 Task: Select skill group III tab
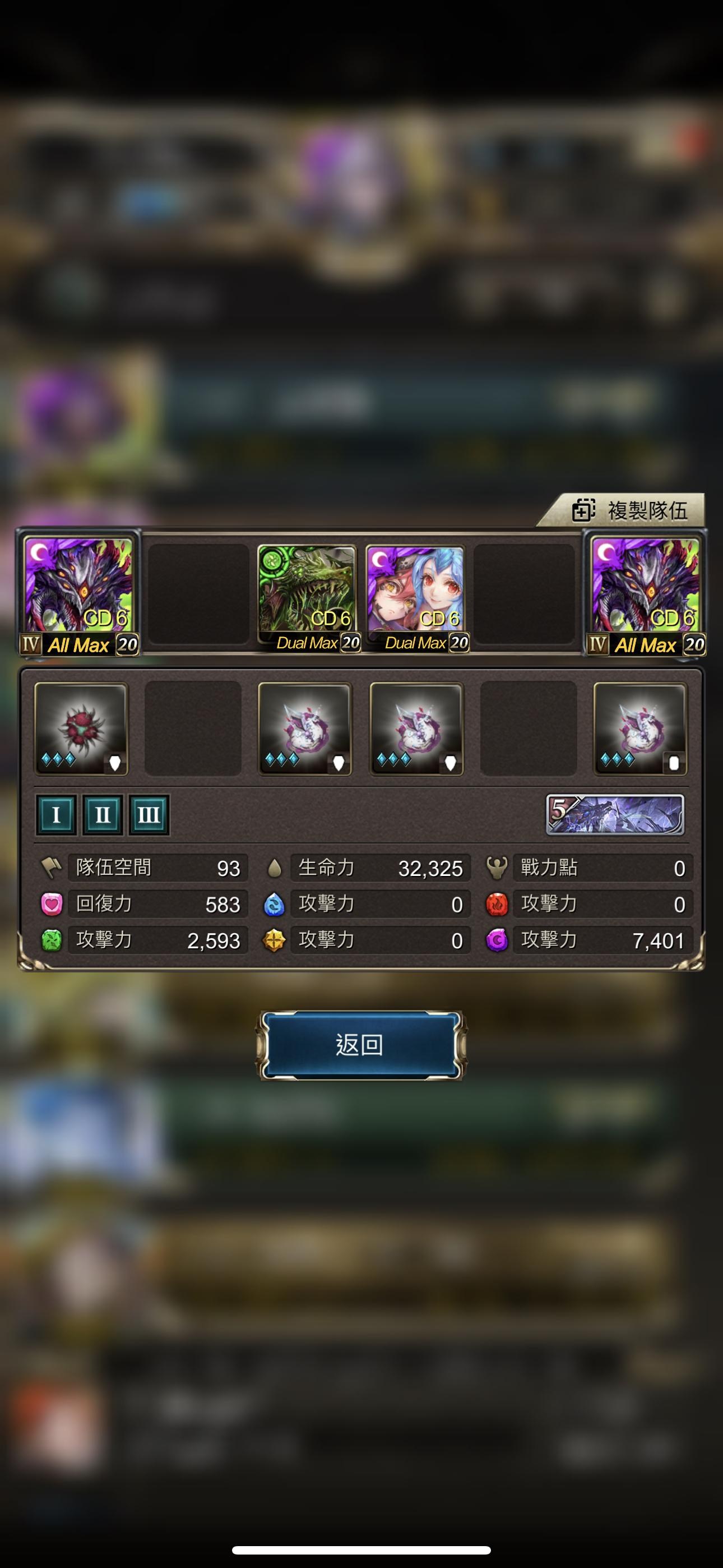click(x=148, y=815)
